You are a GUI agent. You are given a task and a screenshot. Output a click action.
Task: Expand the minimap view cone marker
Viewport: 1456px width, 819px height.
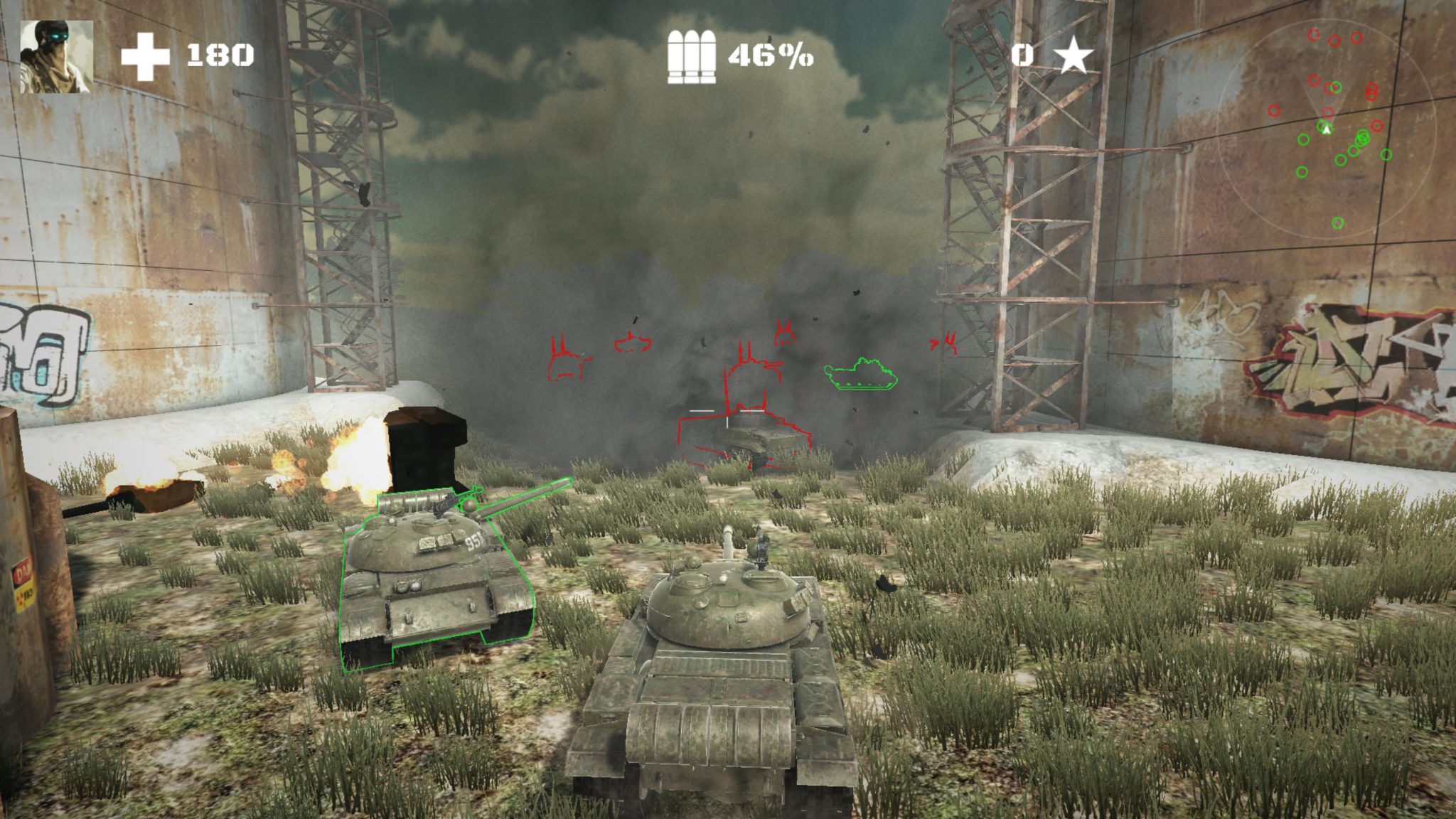click(1327, 128)
